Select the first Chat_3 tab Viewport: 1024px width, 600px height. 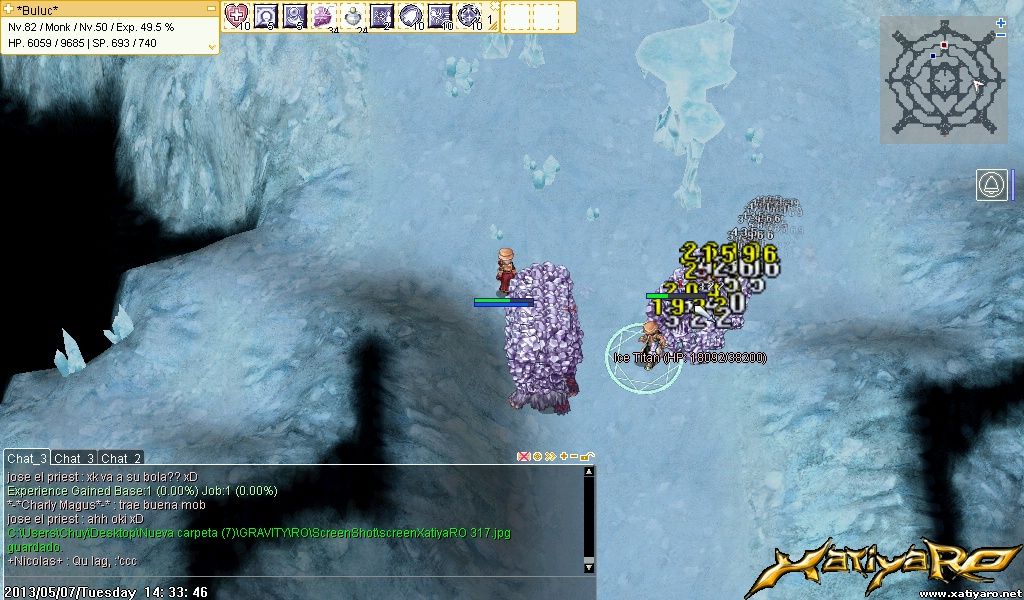pos(26,458)
